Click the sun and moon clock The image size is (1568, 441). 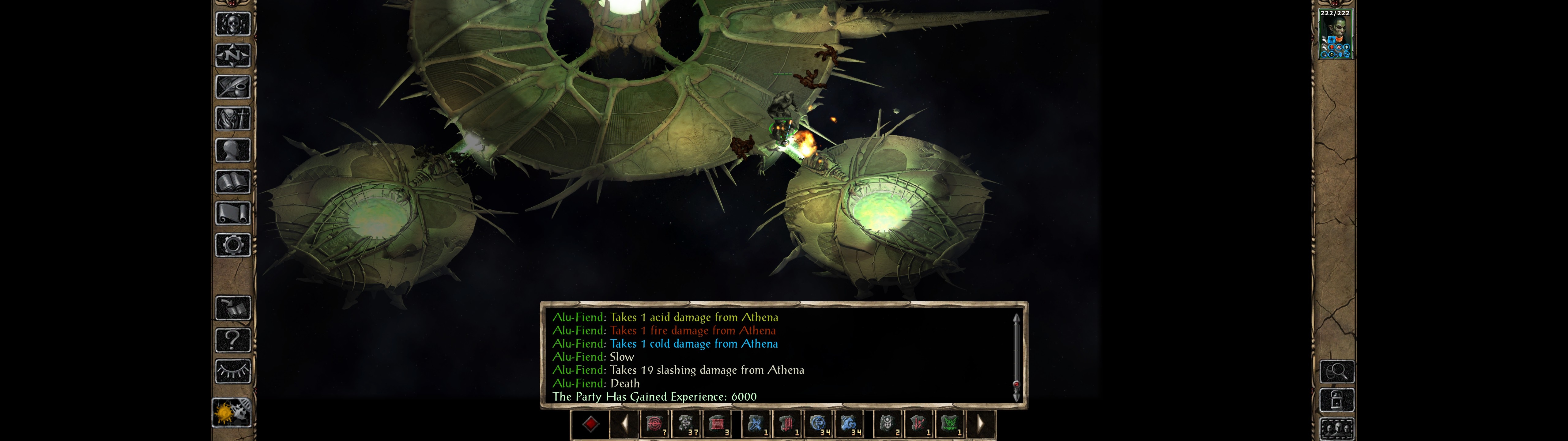click(231, 413)
